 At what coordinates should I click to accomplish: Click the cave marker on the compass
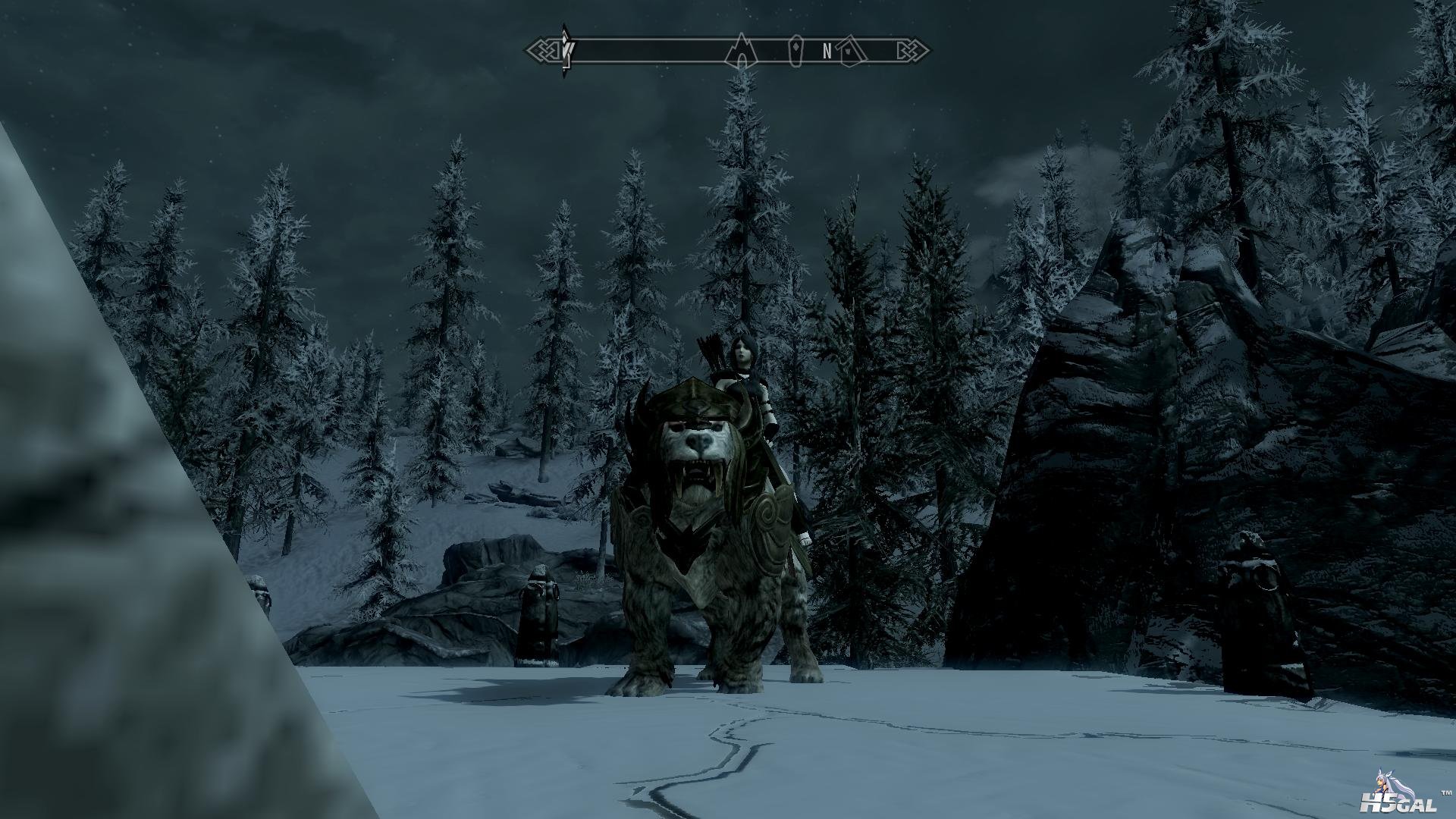[x=738, y=52]
